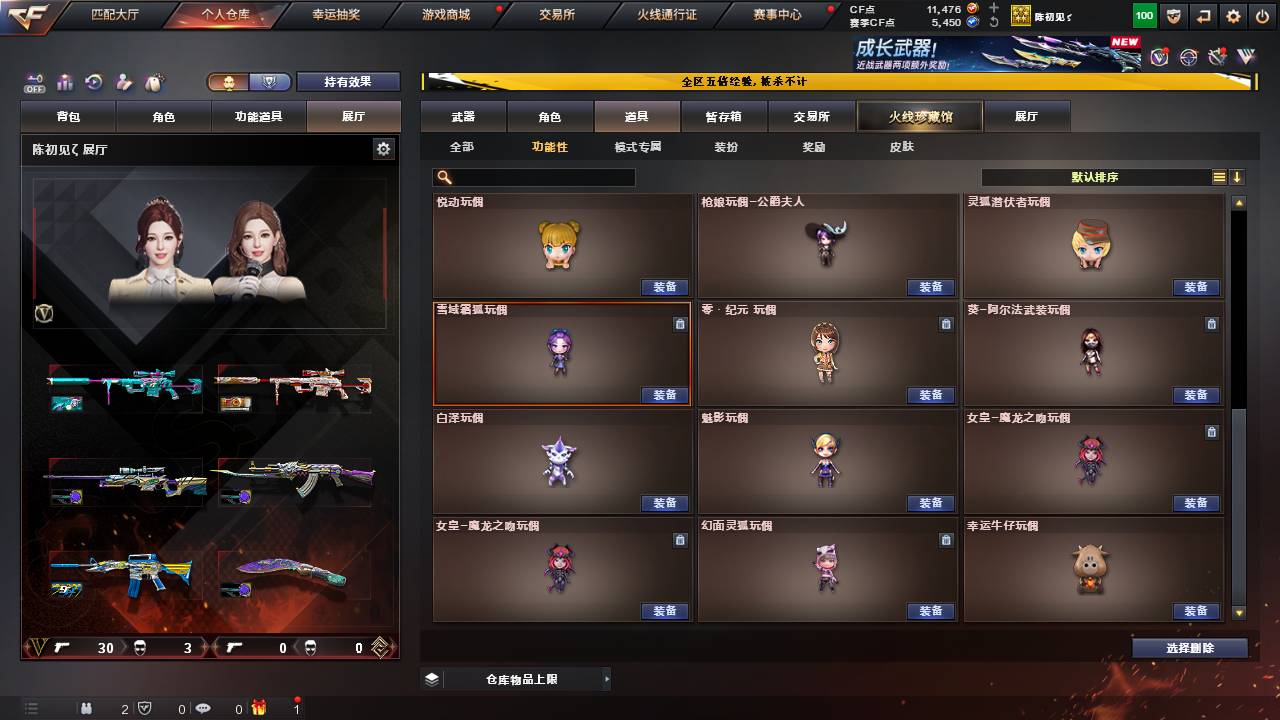This screenshot has width=1280, height=720.
Task: Open the 游戏商城 menu in the top bar
Action: [444, 15]
